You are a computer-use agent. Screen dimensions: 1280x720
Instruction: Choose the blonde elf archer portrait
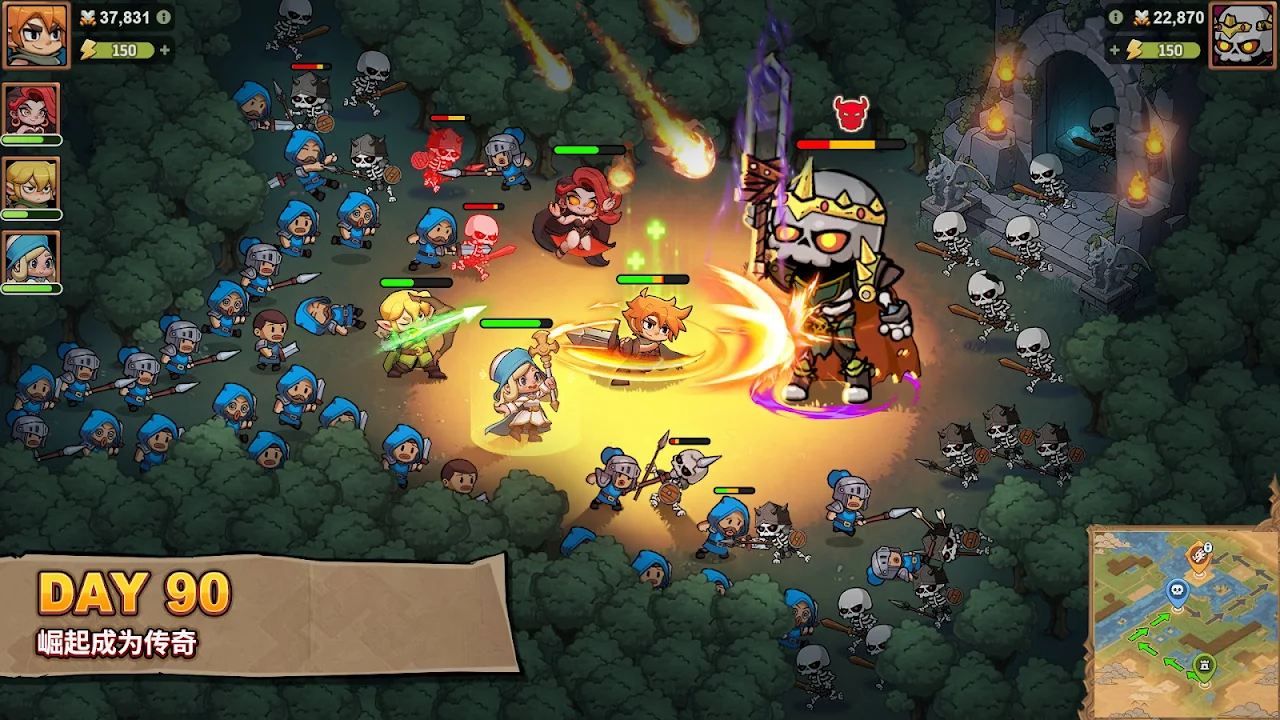tap(32, 183)
